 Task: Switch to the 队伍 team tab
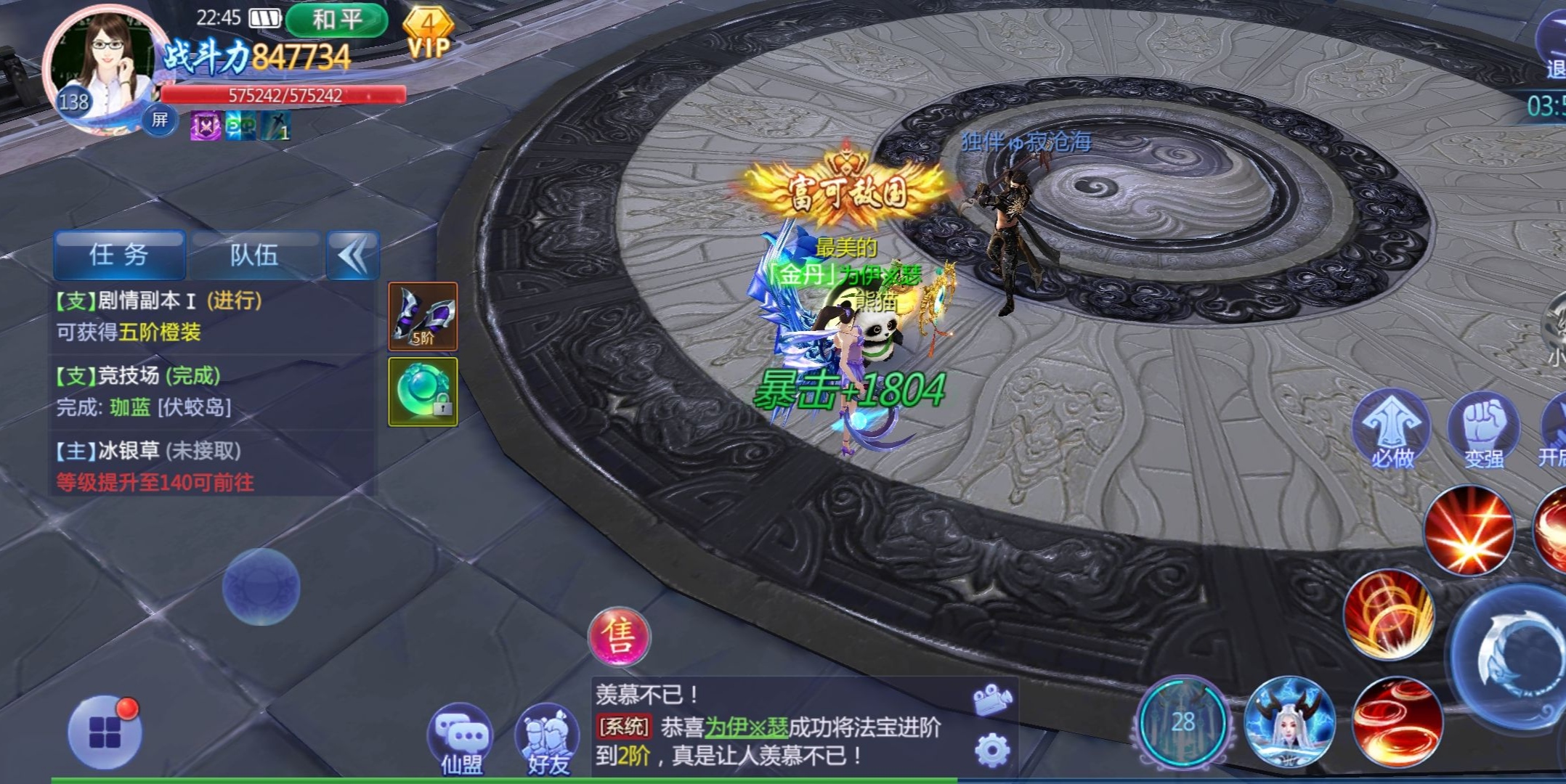click(254, 255)
